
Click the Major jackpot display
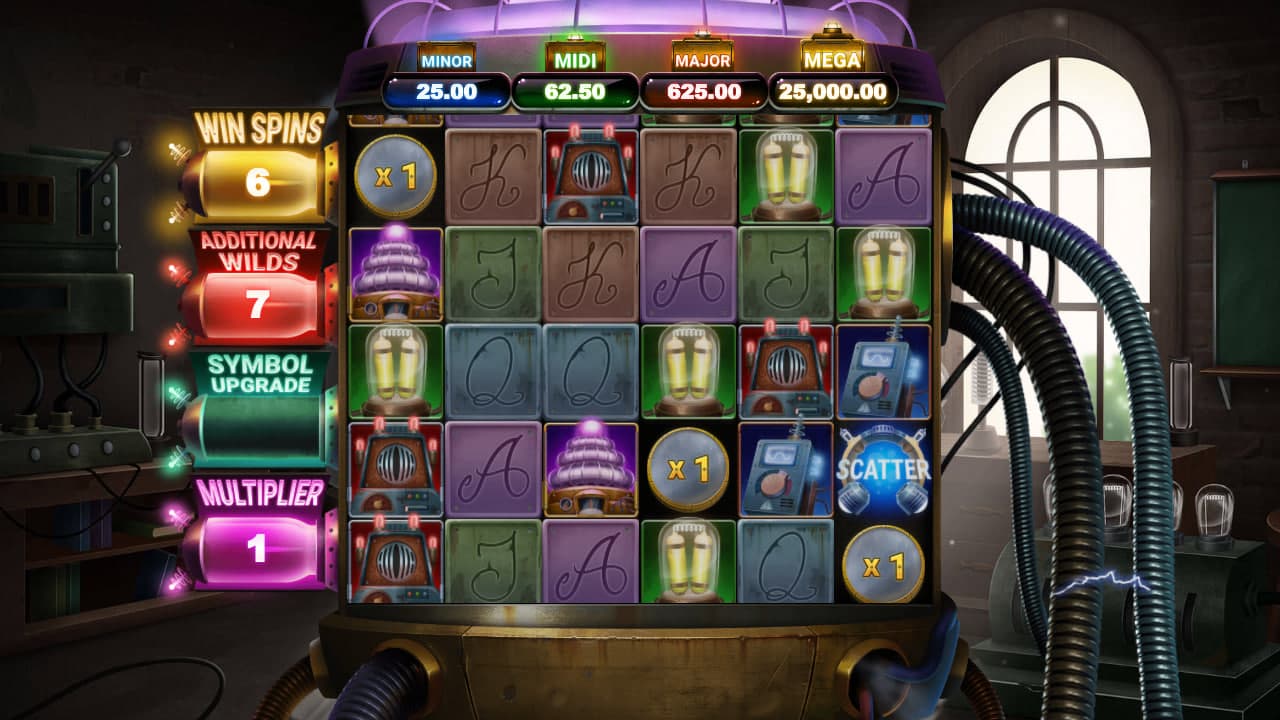point(703,92)
